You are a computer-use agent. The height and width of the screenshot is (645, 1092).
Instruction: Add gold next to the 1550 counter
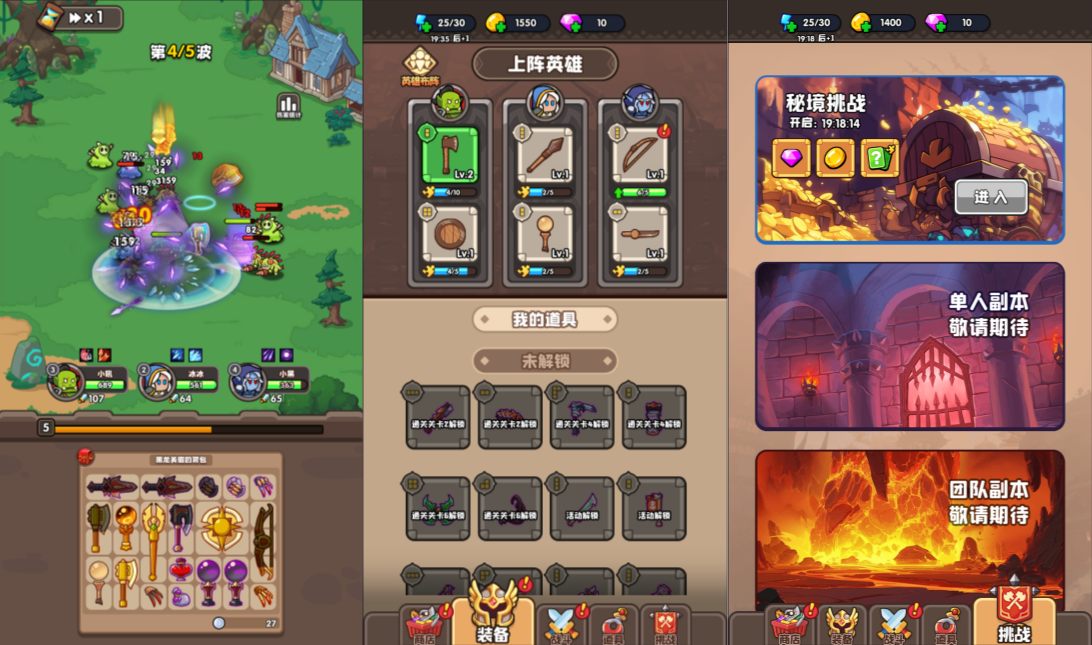tap(494, 23)
